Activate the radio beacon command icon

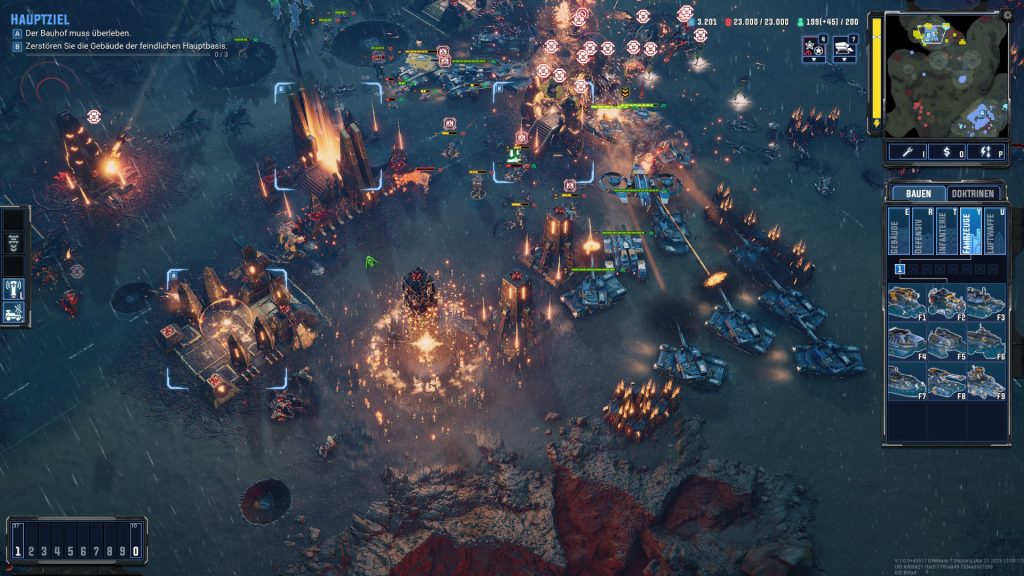pyautogui.click(x=14, y=289)
